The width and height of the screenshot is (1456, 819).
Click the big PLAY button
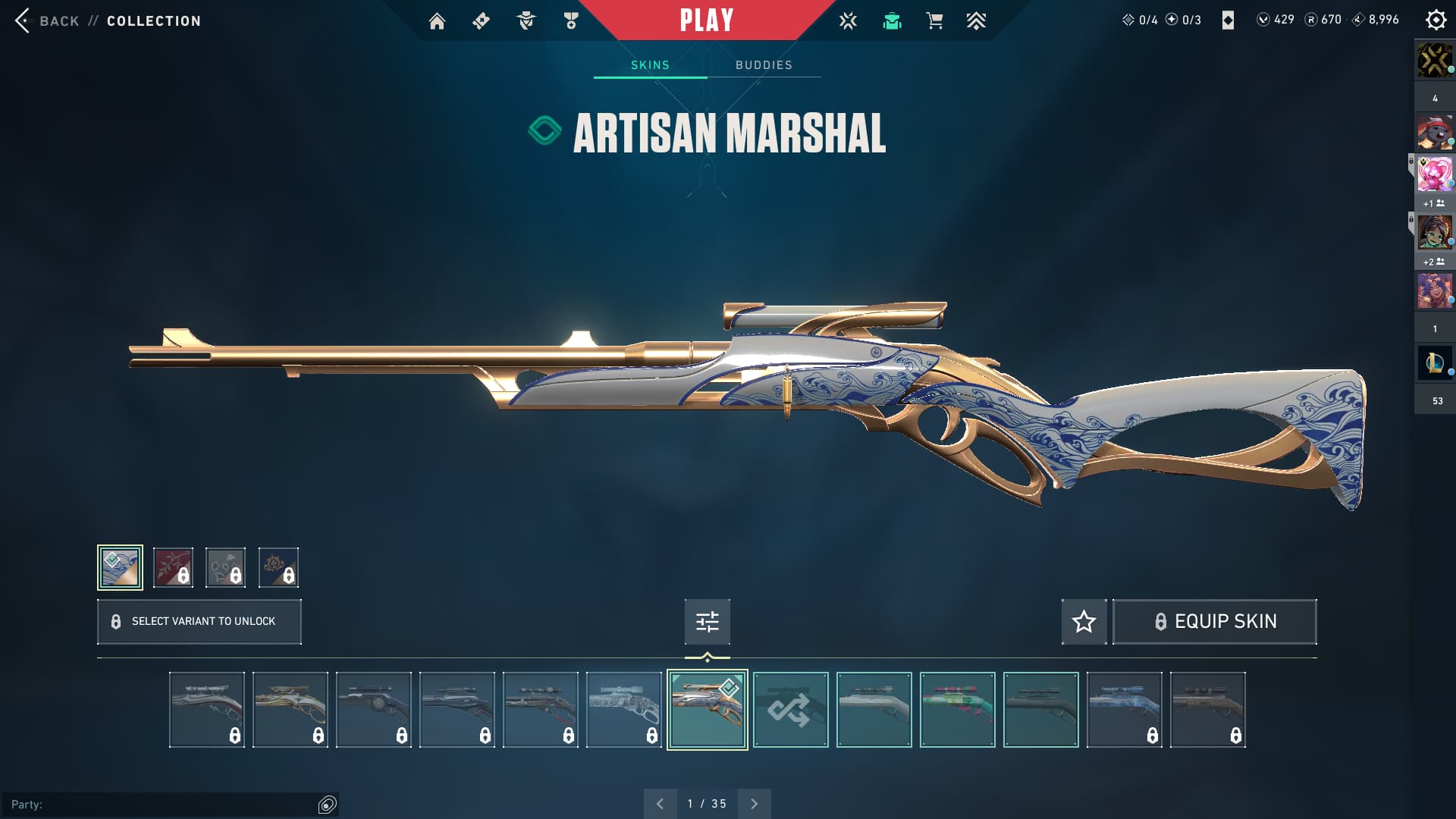(x=706, y=20)
